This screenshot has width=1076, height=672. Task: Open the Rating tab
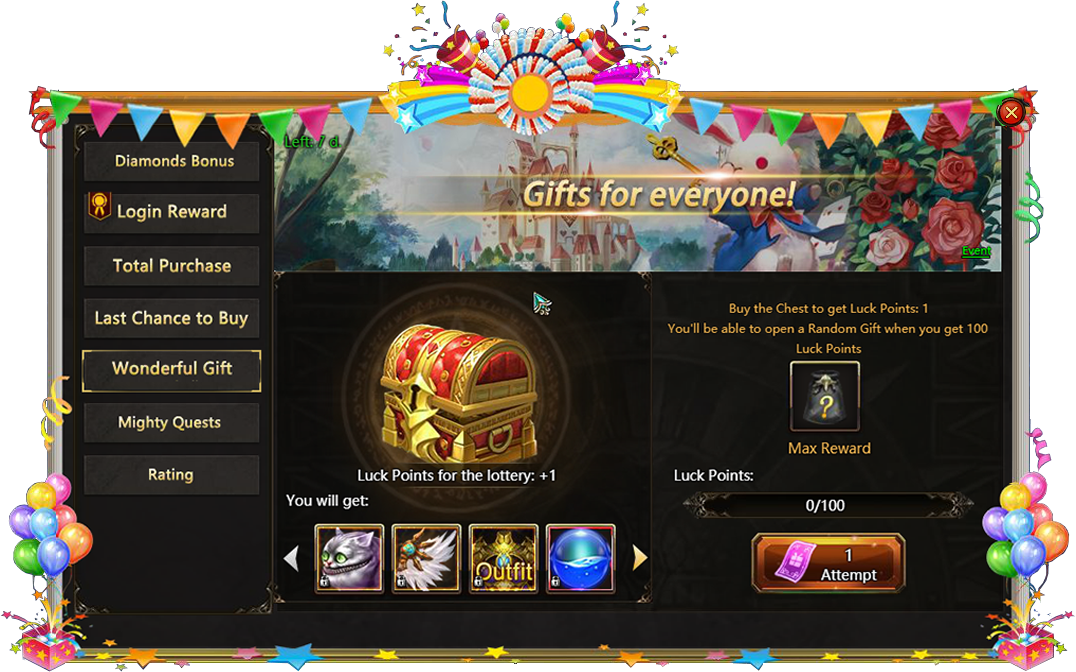[x=171, y=475]
